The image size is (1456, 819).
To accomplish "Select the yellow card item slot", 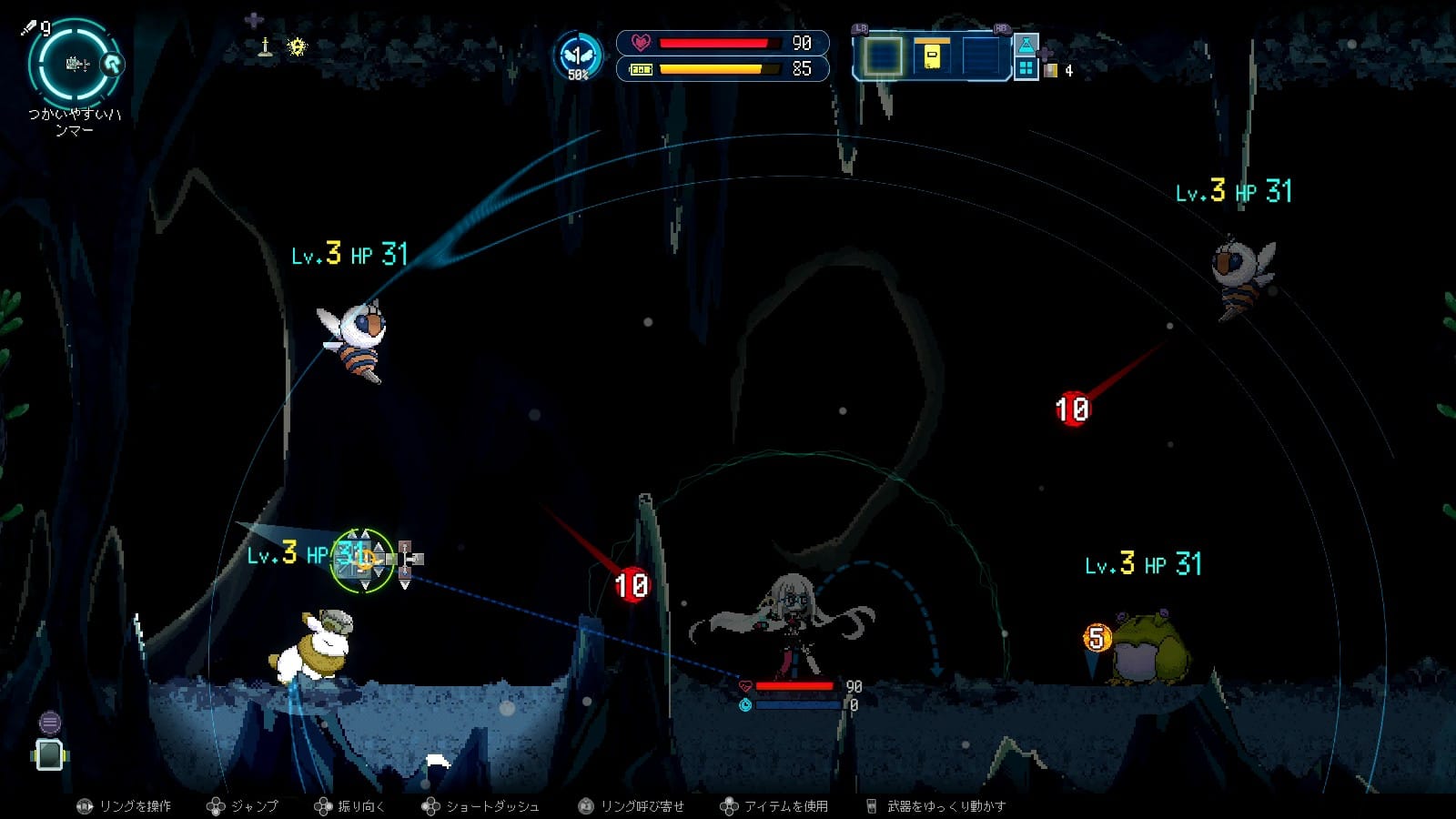I will click(931, 56).
